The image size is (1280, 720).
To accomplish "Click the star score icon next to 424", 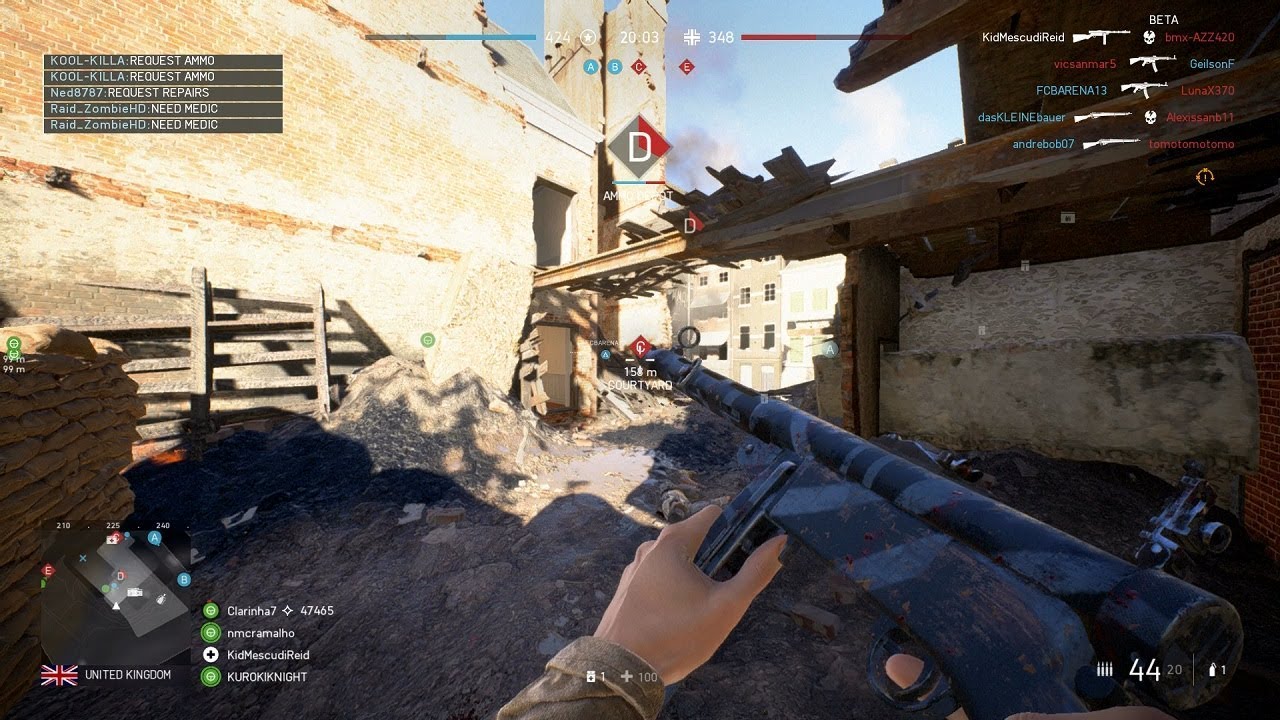I will (588, 37).
